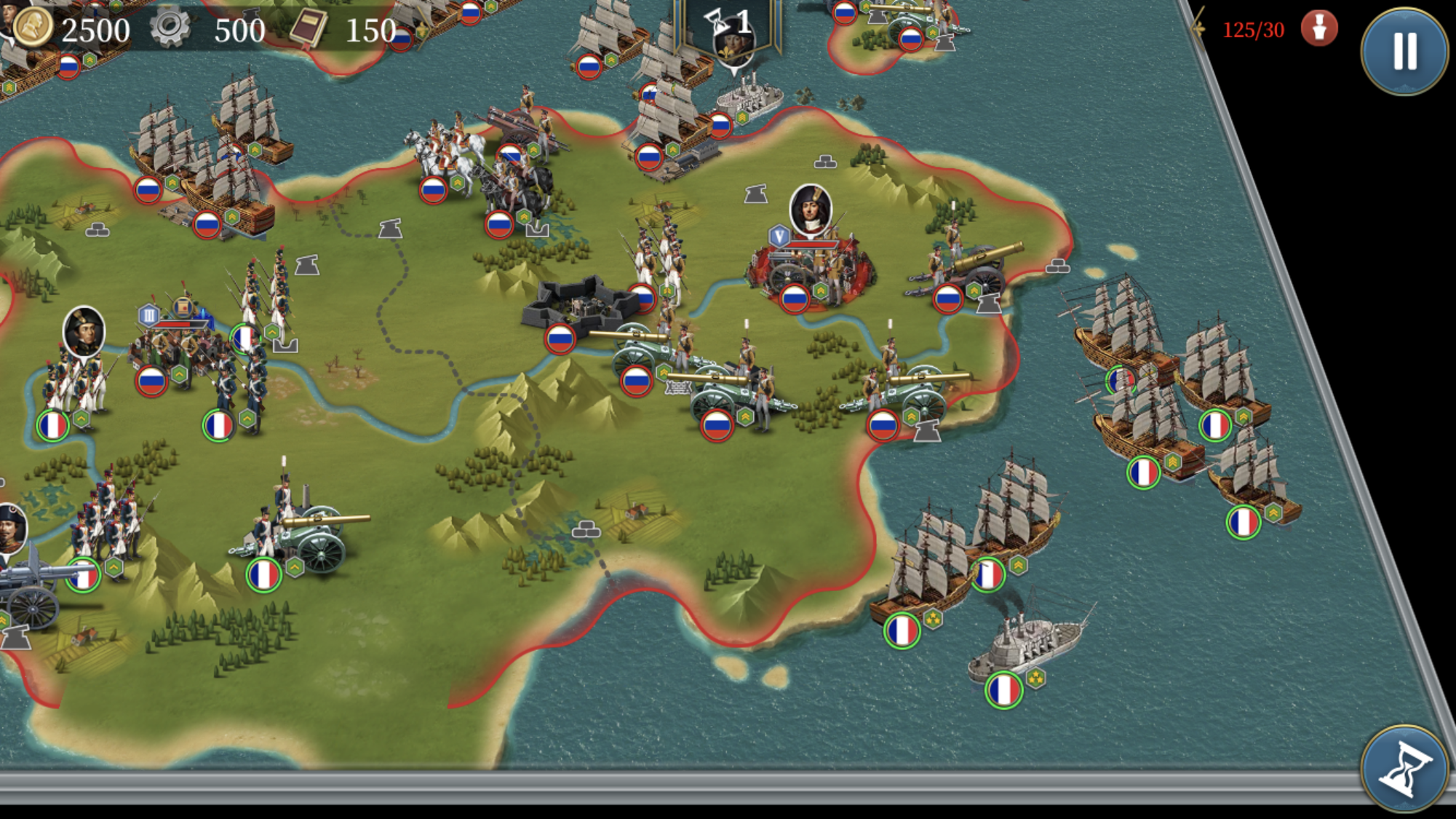Select the general portrait above the red flag army
This screenshot has width=1456, height=819.
tap(810, 211)
